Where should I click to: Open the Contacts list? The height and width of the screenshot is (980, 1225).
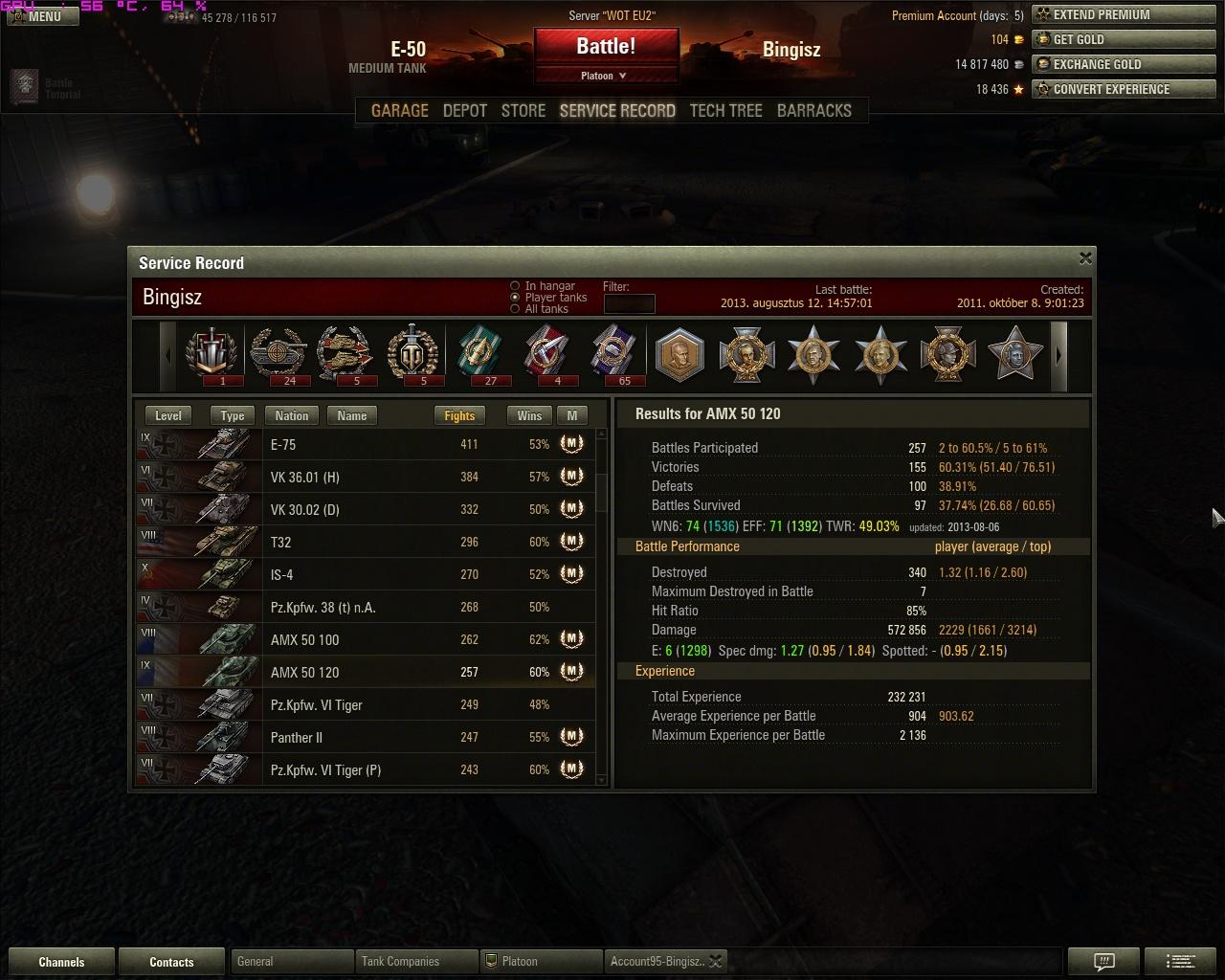click(171, 962)
